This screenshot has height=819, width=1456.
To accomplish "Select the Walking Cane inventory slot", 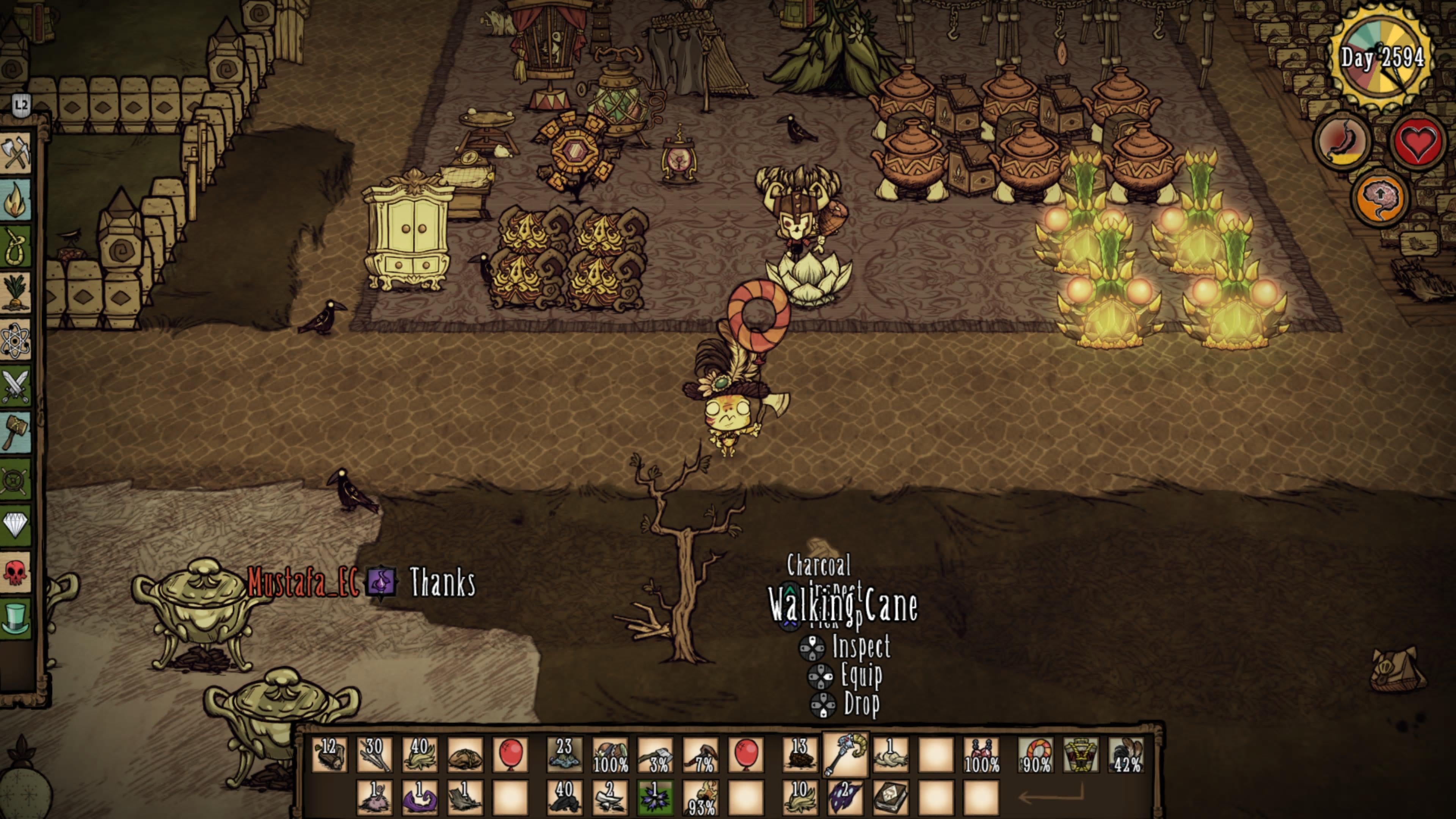I will (846, 755).
